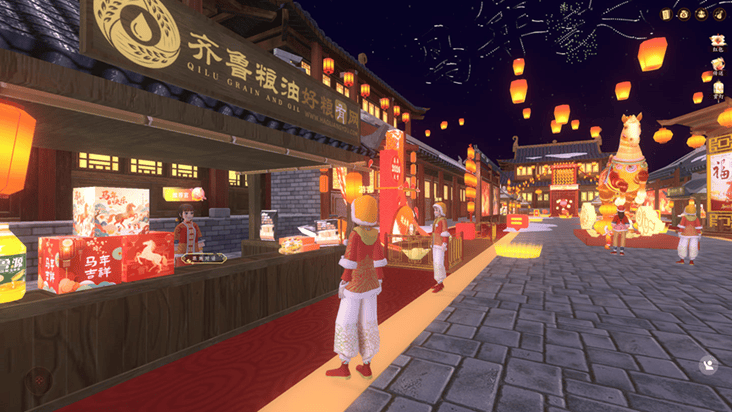Screen dimensions: 732x412
Task: Open the gold ingot icon menu
Action: 701,14
